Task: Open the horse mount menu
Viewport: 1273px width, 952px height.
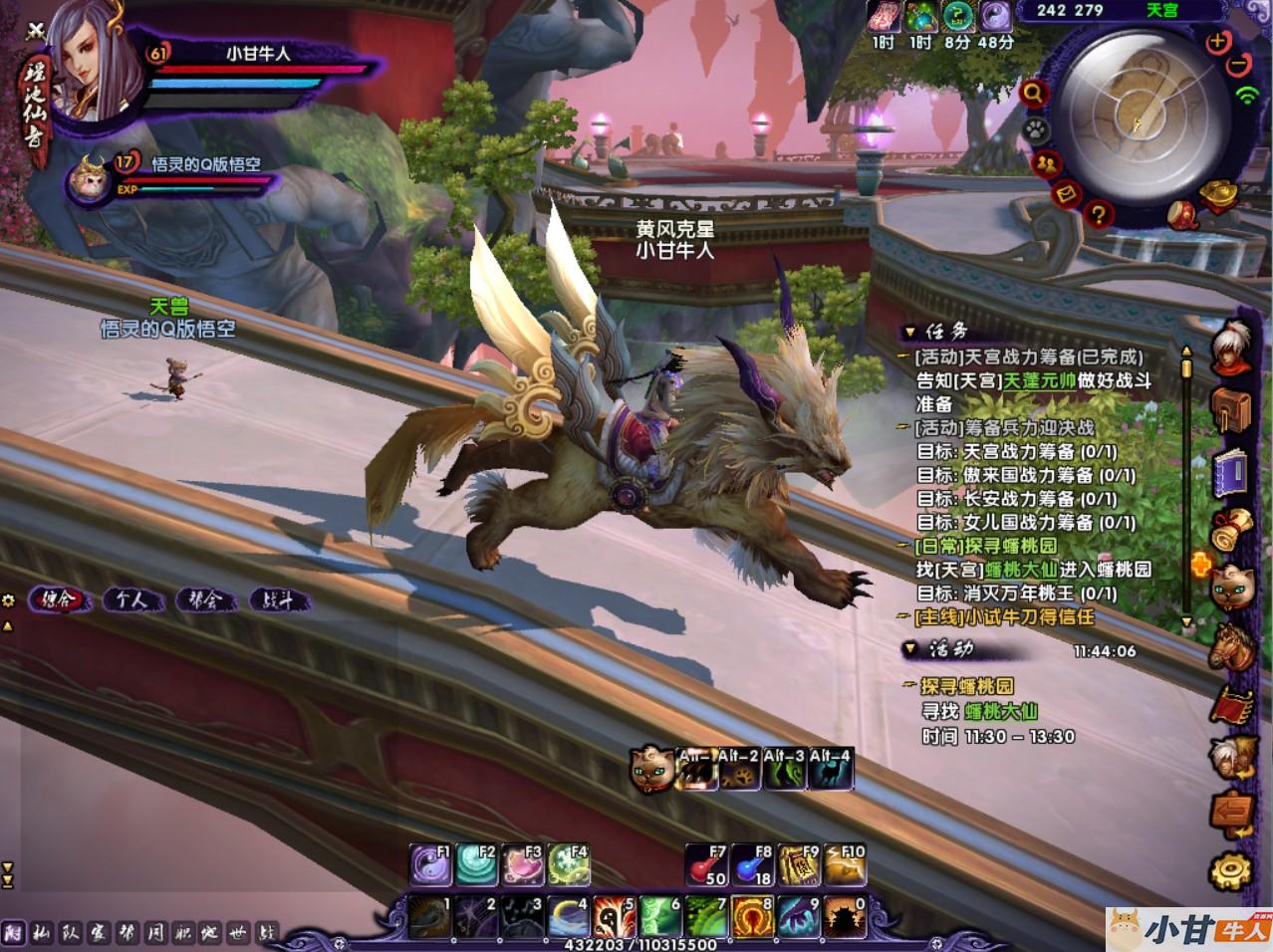Action: click(x=1231, y=645)
